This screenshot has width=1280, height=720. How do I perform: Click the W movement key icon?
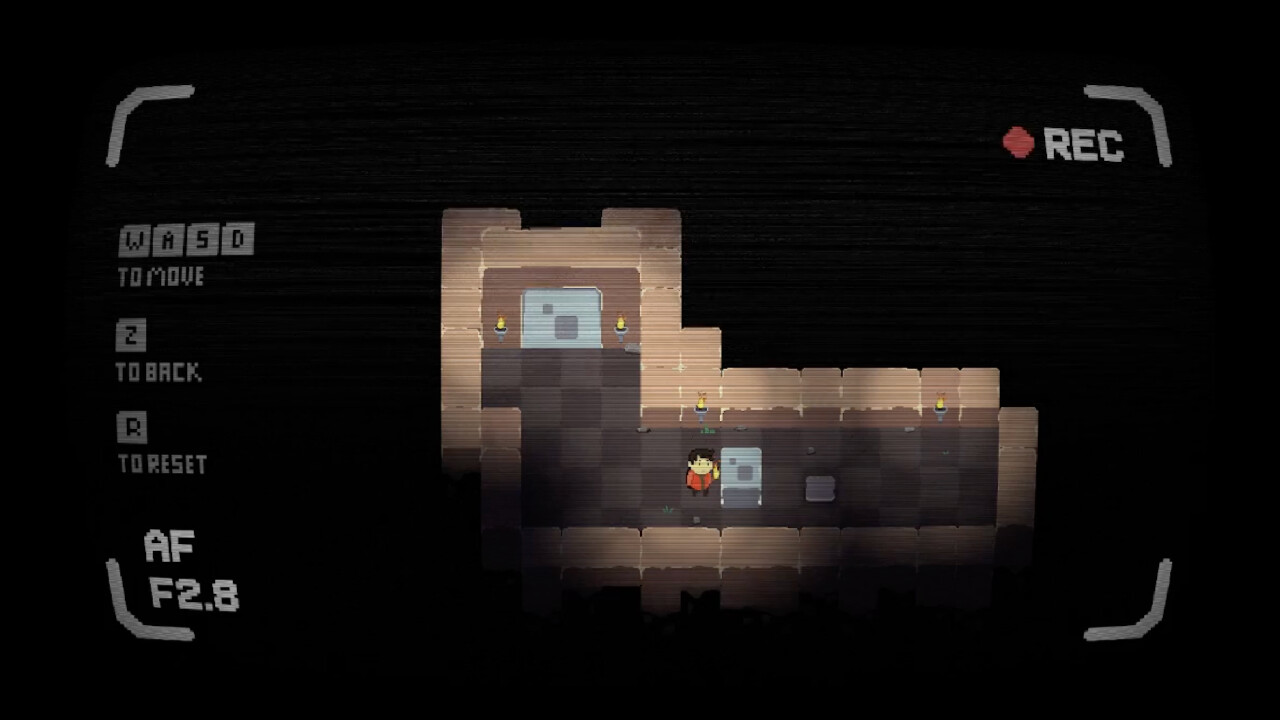[134, 240]
